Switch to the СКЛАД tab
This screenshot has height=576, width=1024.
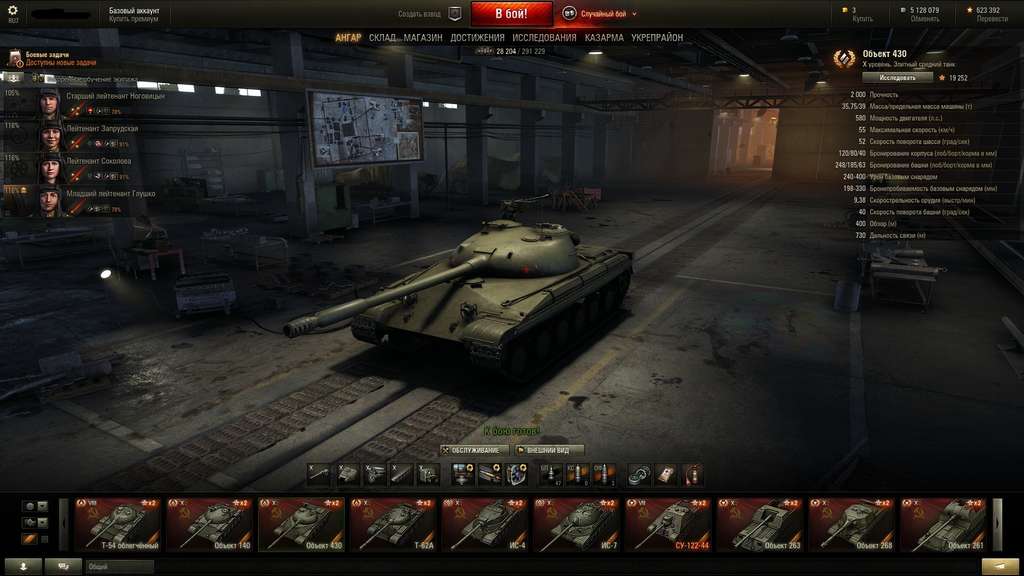click(x=382, y=38)
